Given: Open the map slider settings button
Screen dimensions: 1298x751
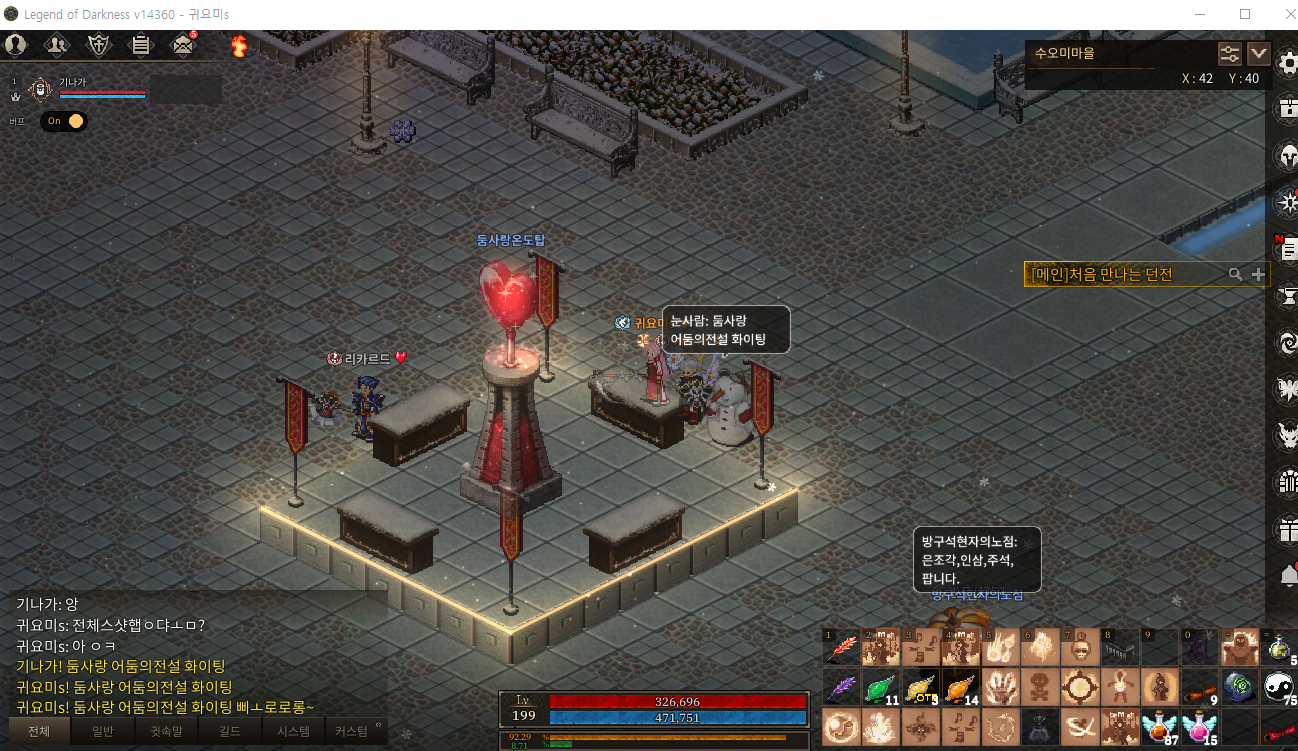Looking at the screenshot, I should tap(1229, 54).
